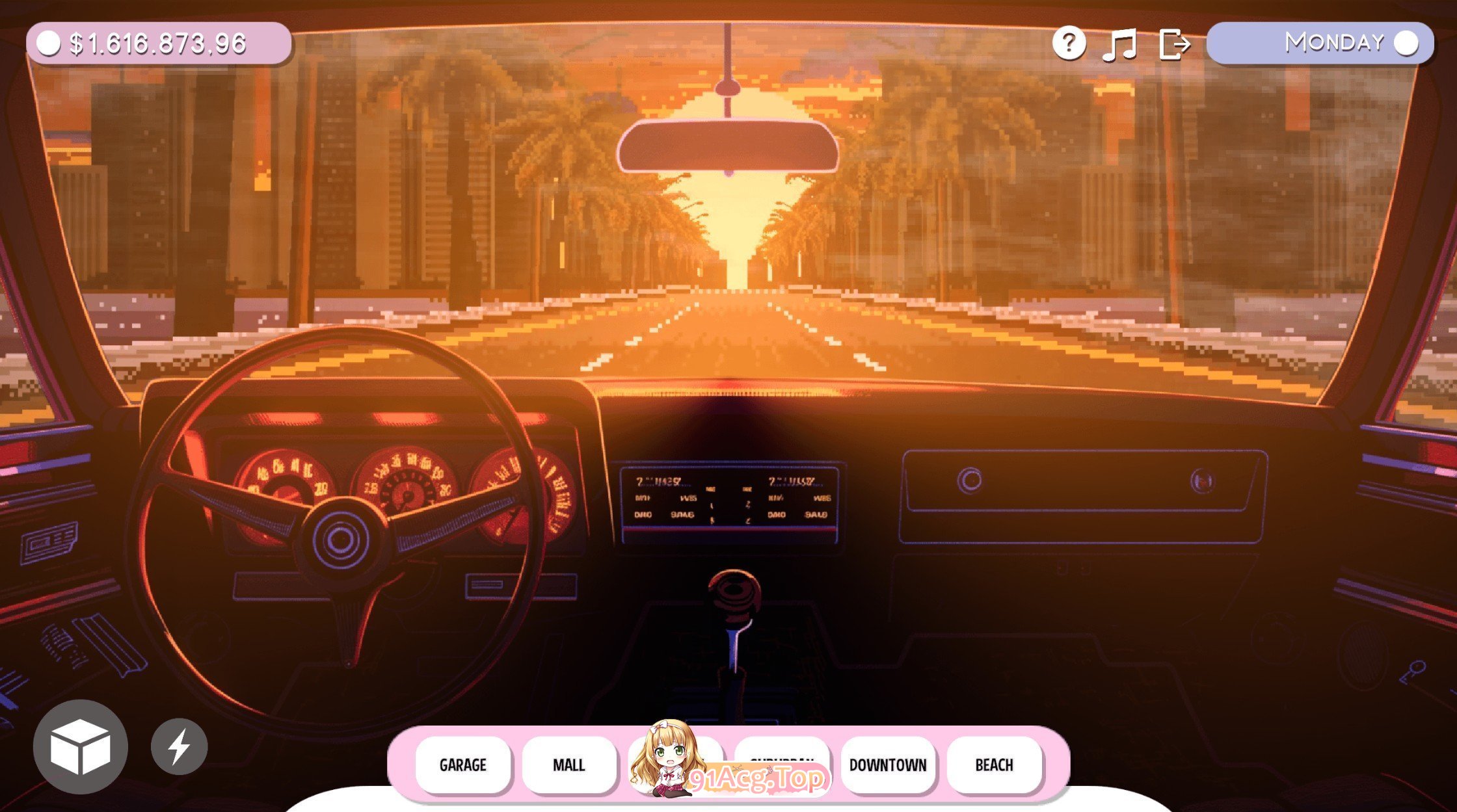Click the coin icon beside the money amount
The width and height of the screenshot is (1457, 812).
click(49, 44)
